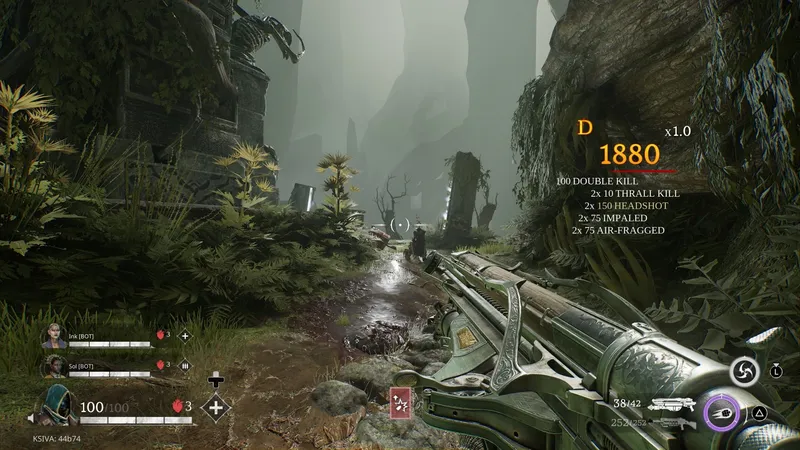The width and height of the screenshot is (800, 450).
Task: Select Sol bot's portrait
Action: click(x=53, y=366)
